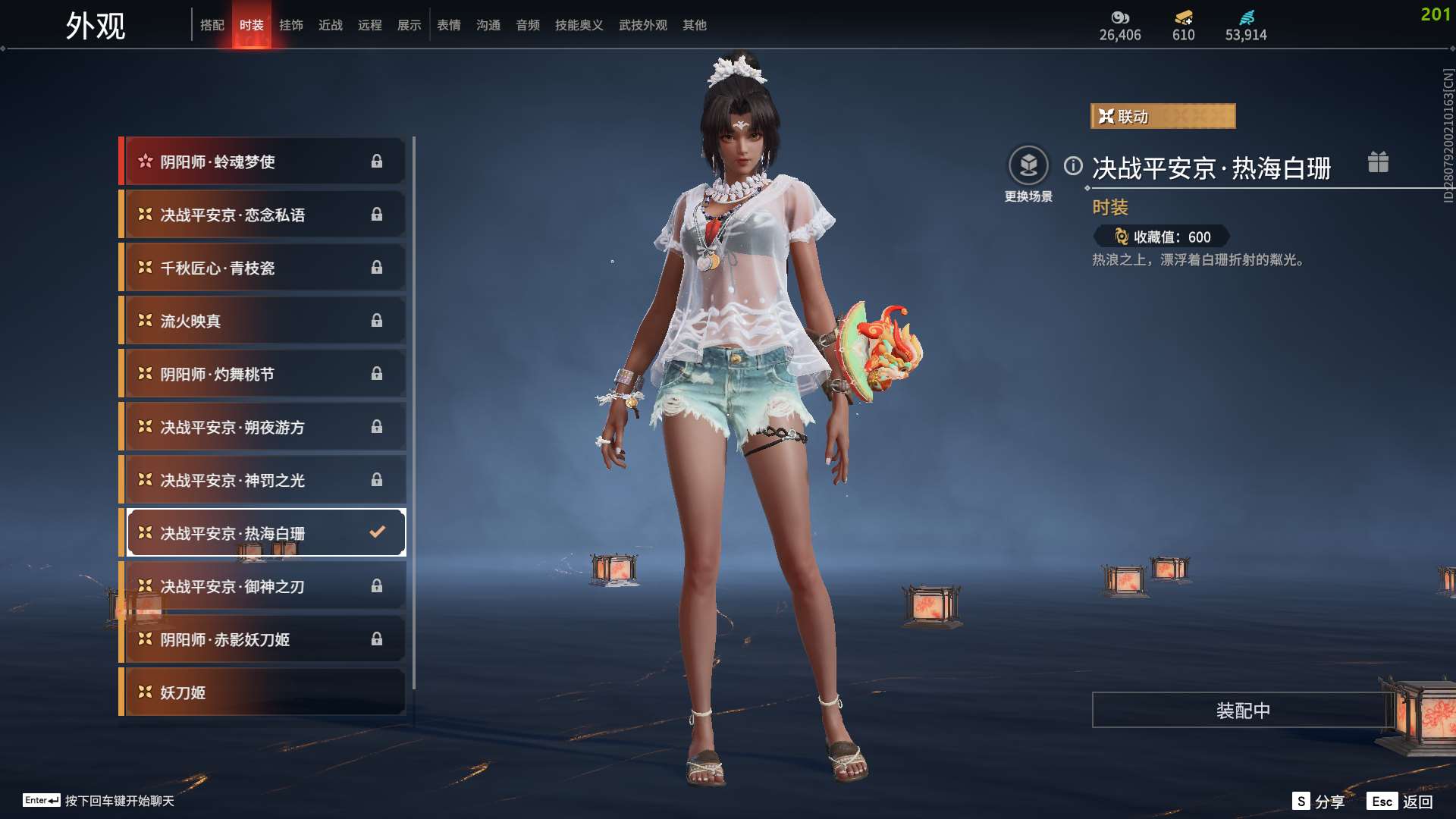Click the 装配中 equip button
1456x819 pixels.
1242,711
